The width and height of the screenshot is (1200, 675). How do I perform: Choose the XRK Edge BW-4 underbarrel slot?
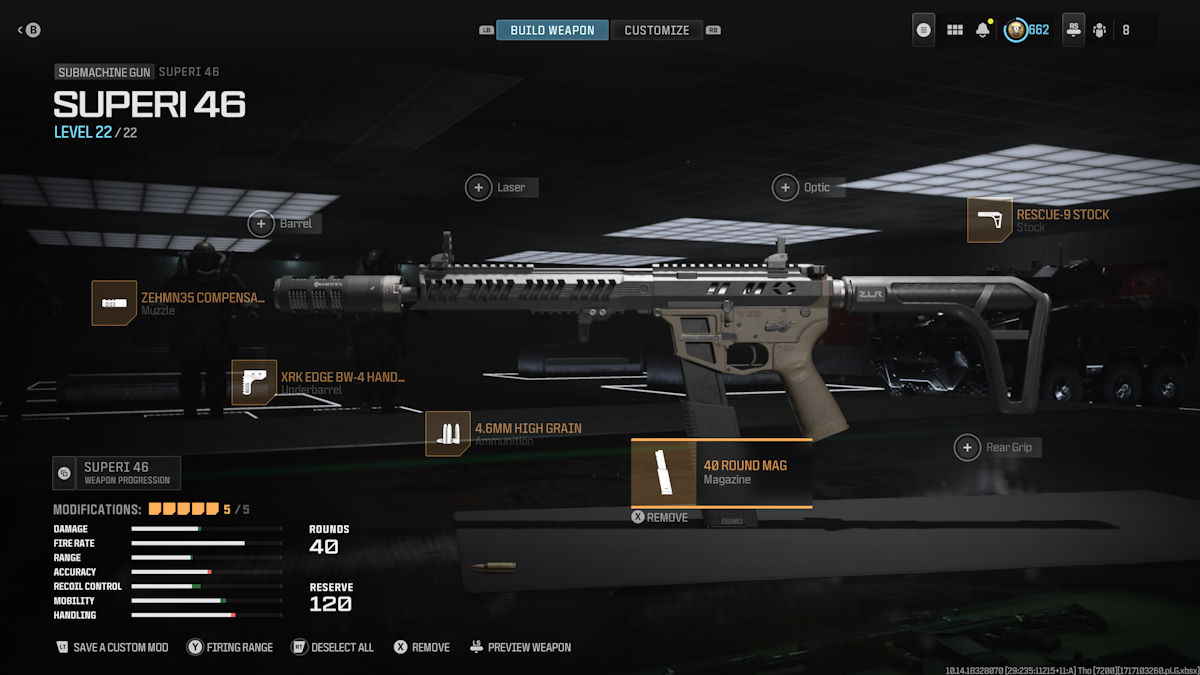click(x=318, y=383)
